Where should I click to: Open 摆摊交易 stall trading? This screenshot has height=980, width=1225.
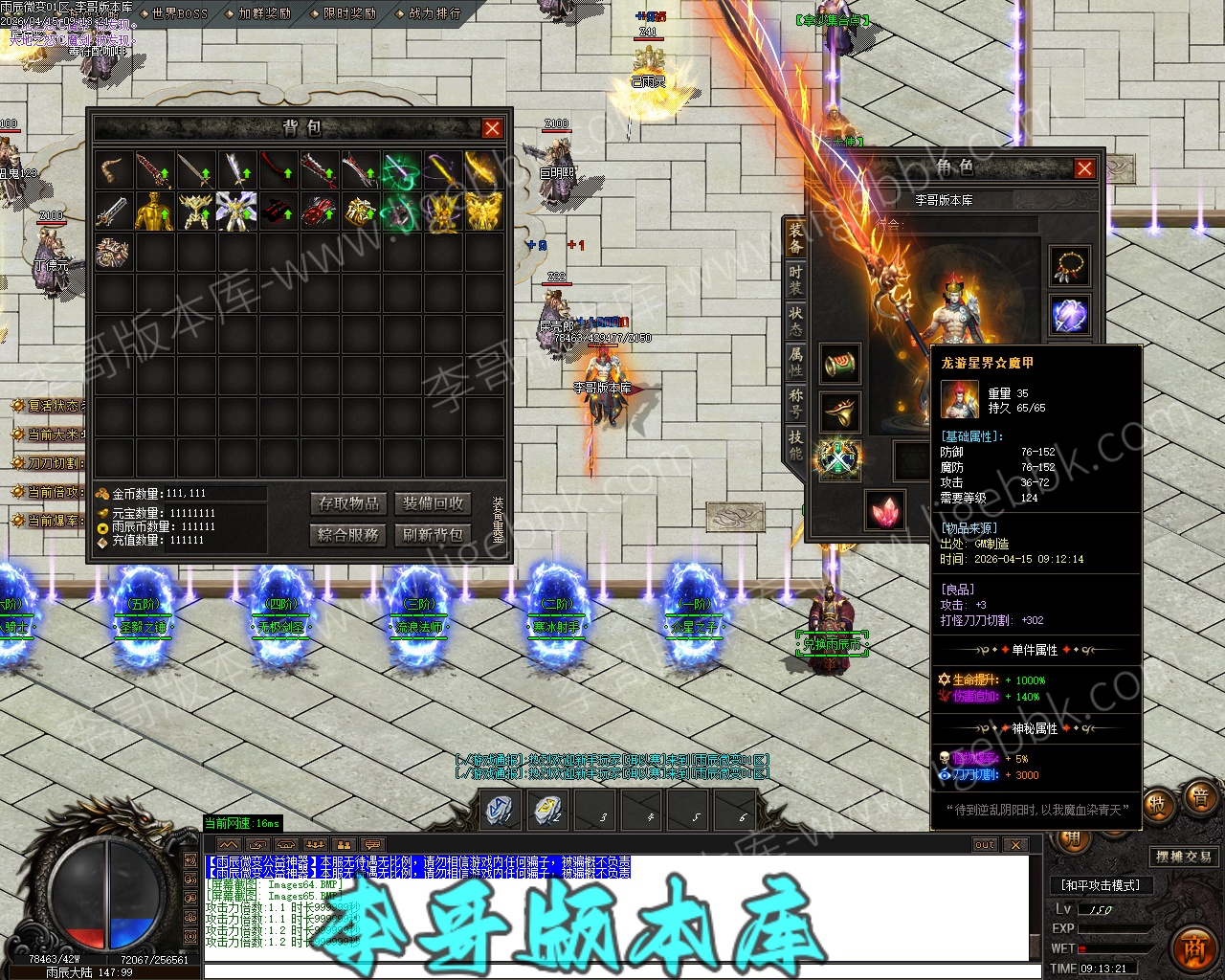(x=1184, y=857)
